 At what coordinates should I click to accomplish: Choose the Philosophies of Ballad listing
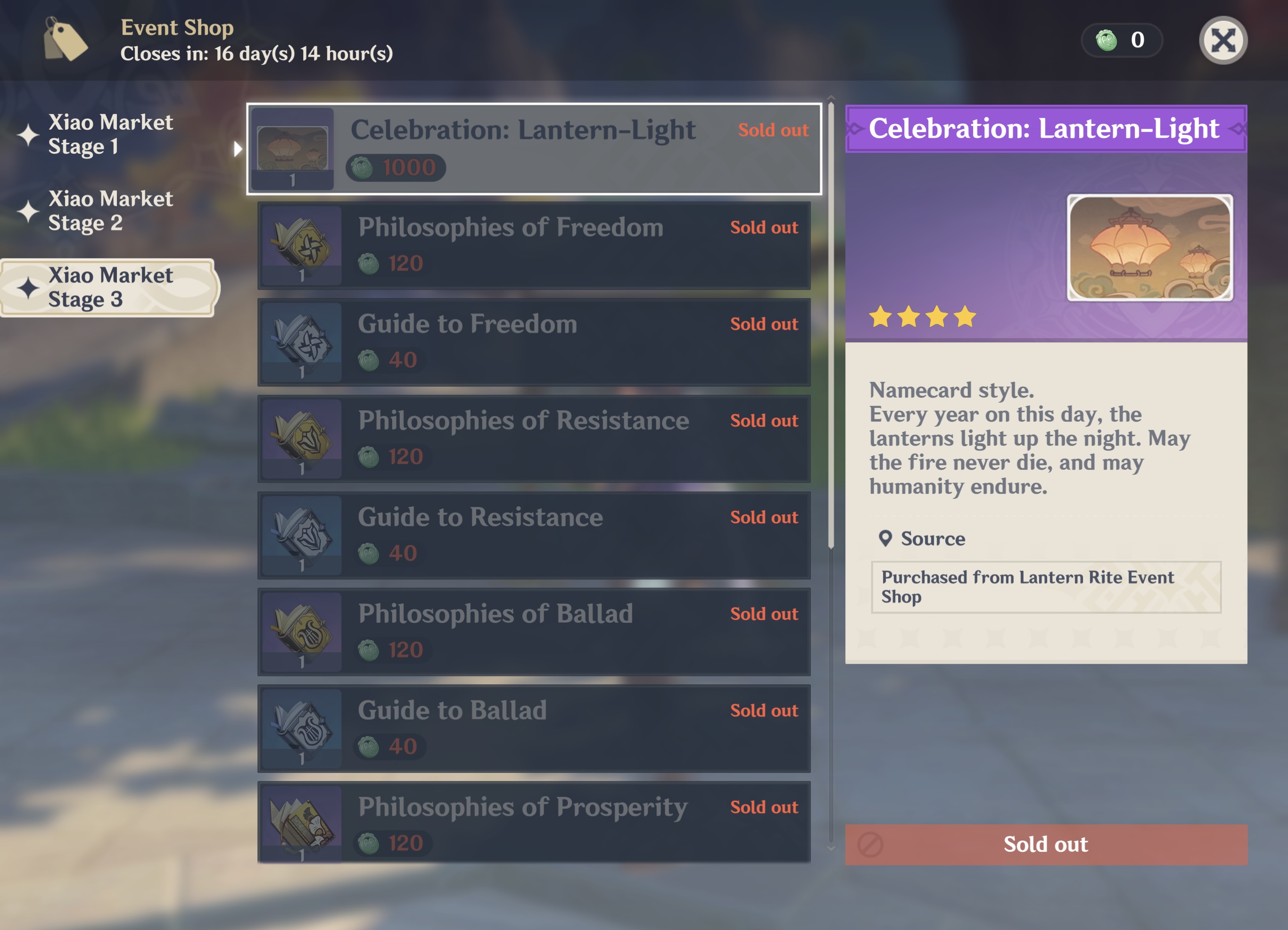534,632
